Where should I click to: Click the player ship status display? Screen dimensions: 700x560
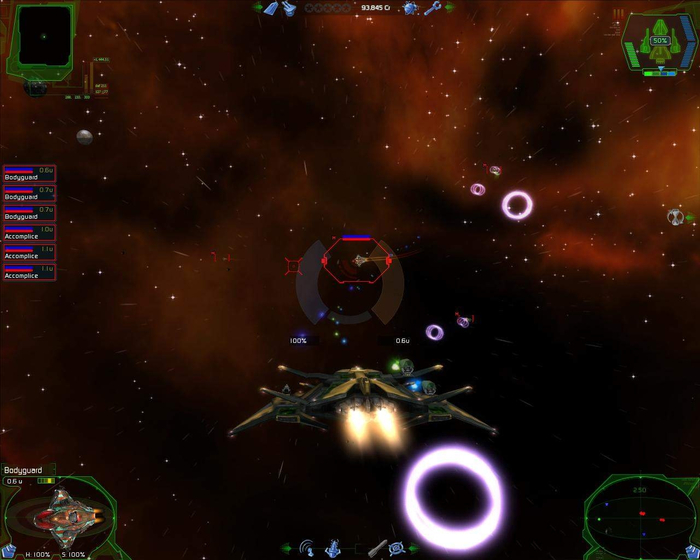point(660,44)
